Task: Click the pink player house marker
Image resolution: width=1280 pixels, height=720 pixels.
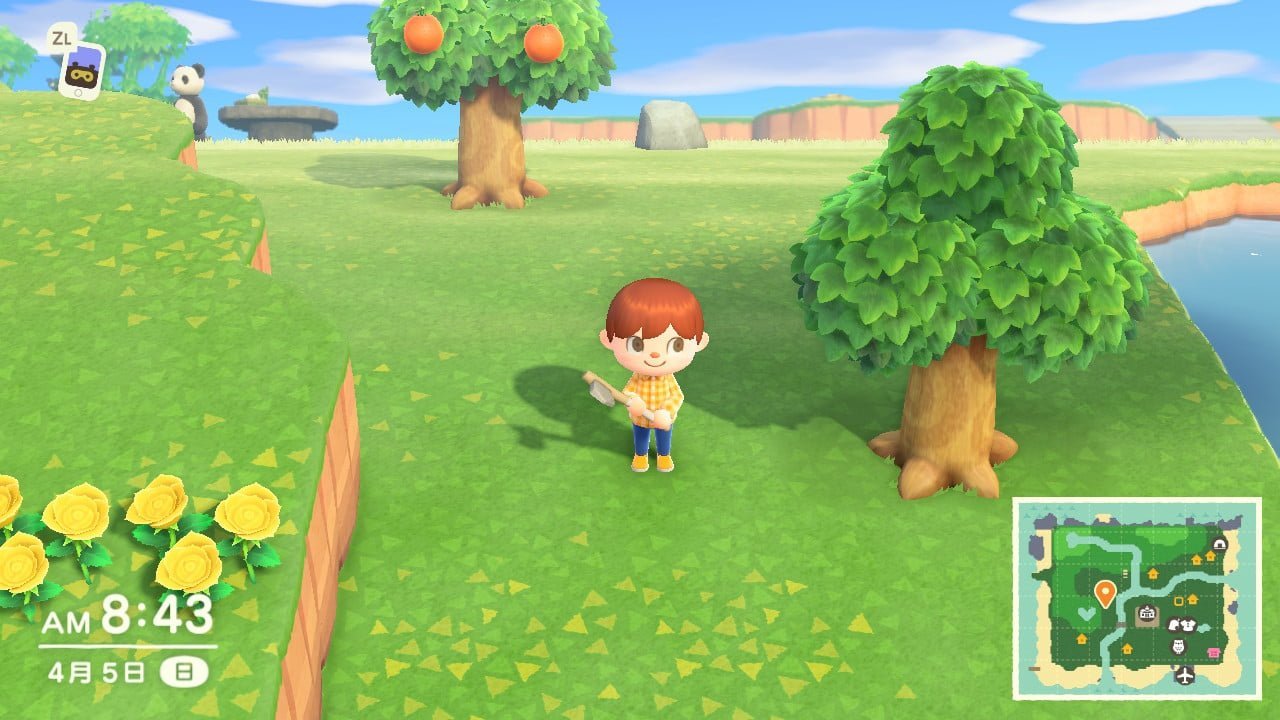Action: coord(1214,652)
